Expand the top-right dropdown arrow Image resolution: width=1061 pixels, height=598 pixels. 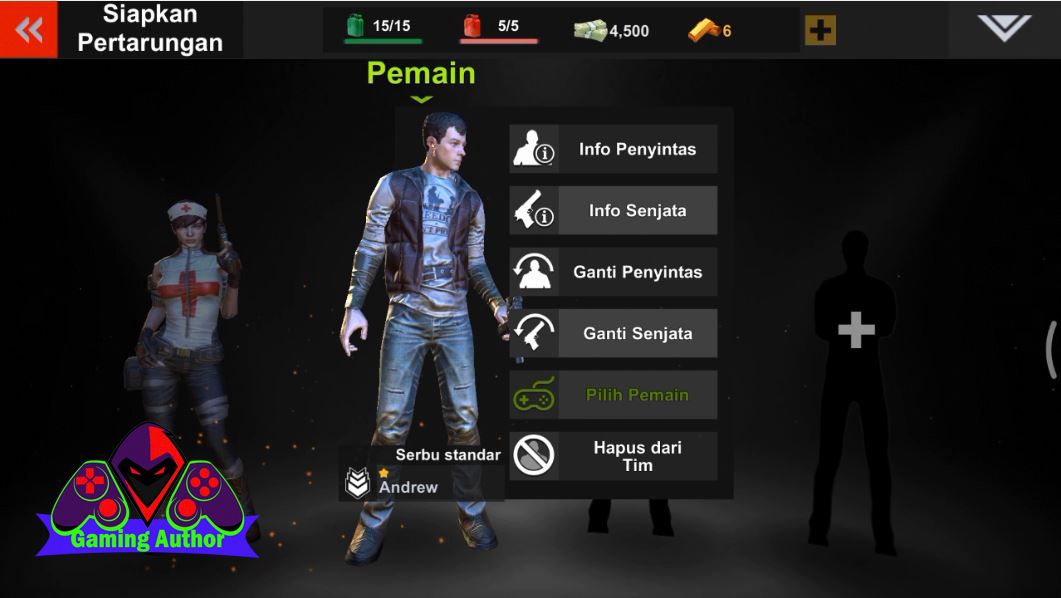[x=1003, y=28]
